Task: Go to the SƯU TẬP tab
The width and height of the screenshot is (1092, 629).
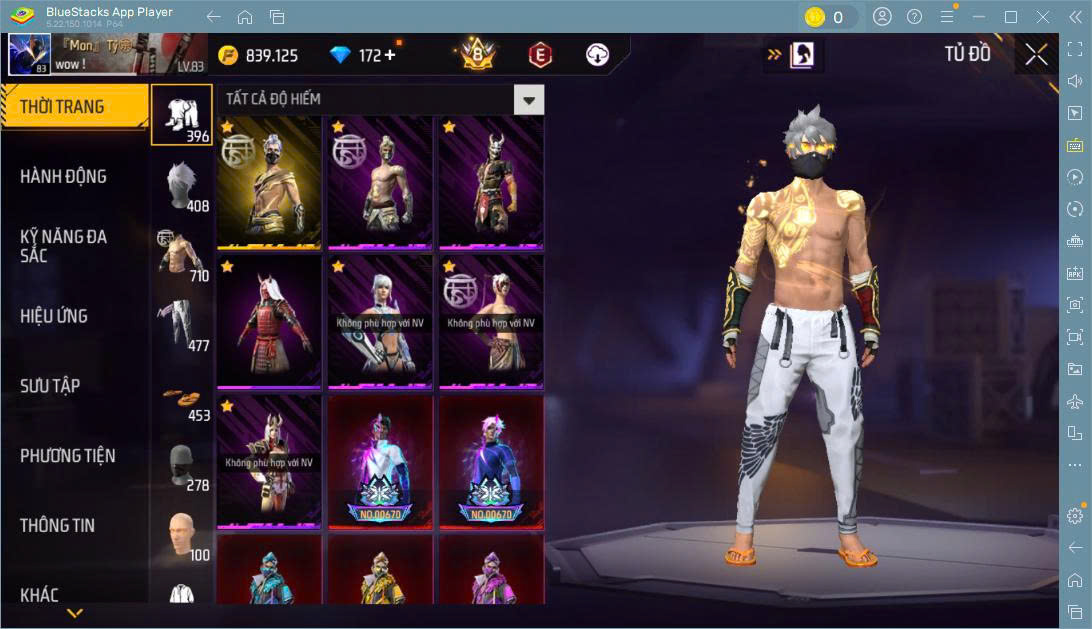Action: [50, 386]
